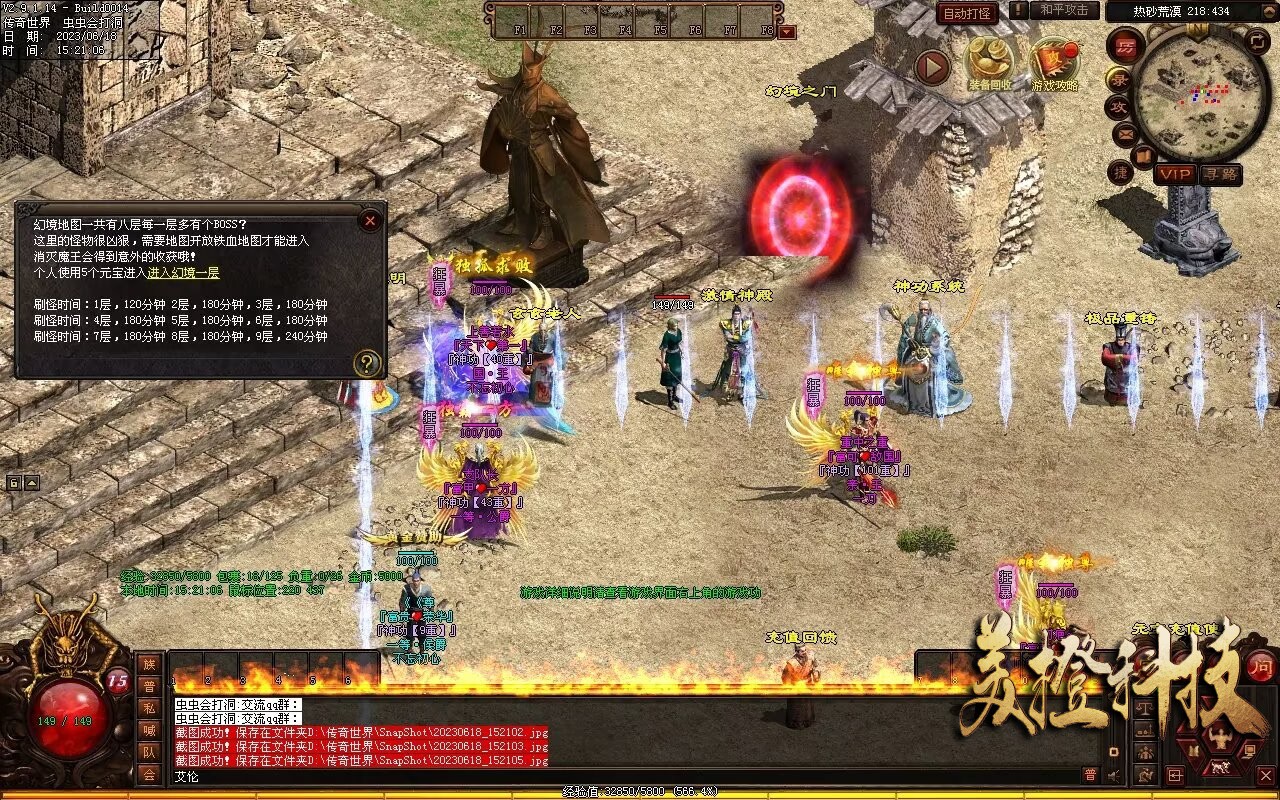Select the 私 private chat channel tab
This screenshot has width=1280, height=800.
[149, 708]
